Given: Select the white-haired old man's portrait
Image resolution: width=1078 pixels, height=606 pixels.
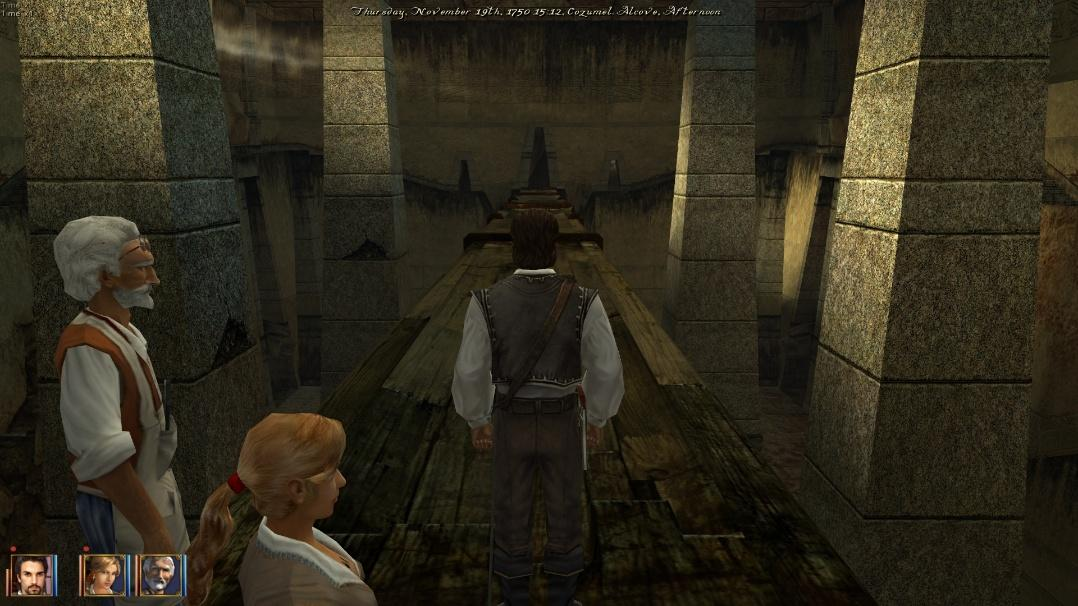Looking at the screenshot, I should tap(160, 575).
